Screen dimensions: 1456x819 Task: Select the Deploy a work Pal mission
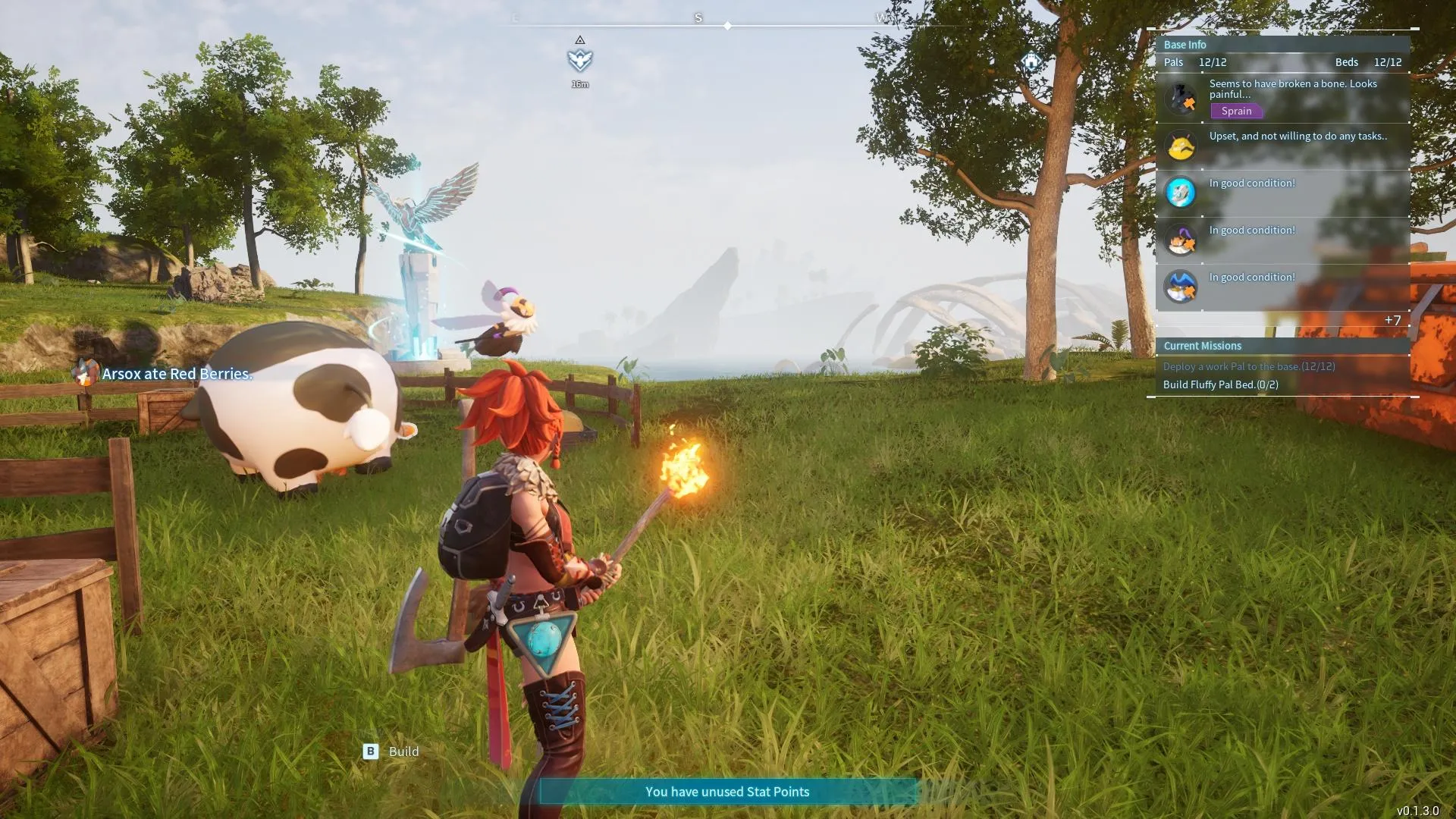tap(1249, 366)
